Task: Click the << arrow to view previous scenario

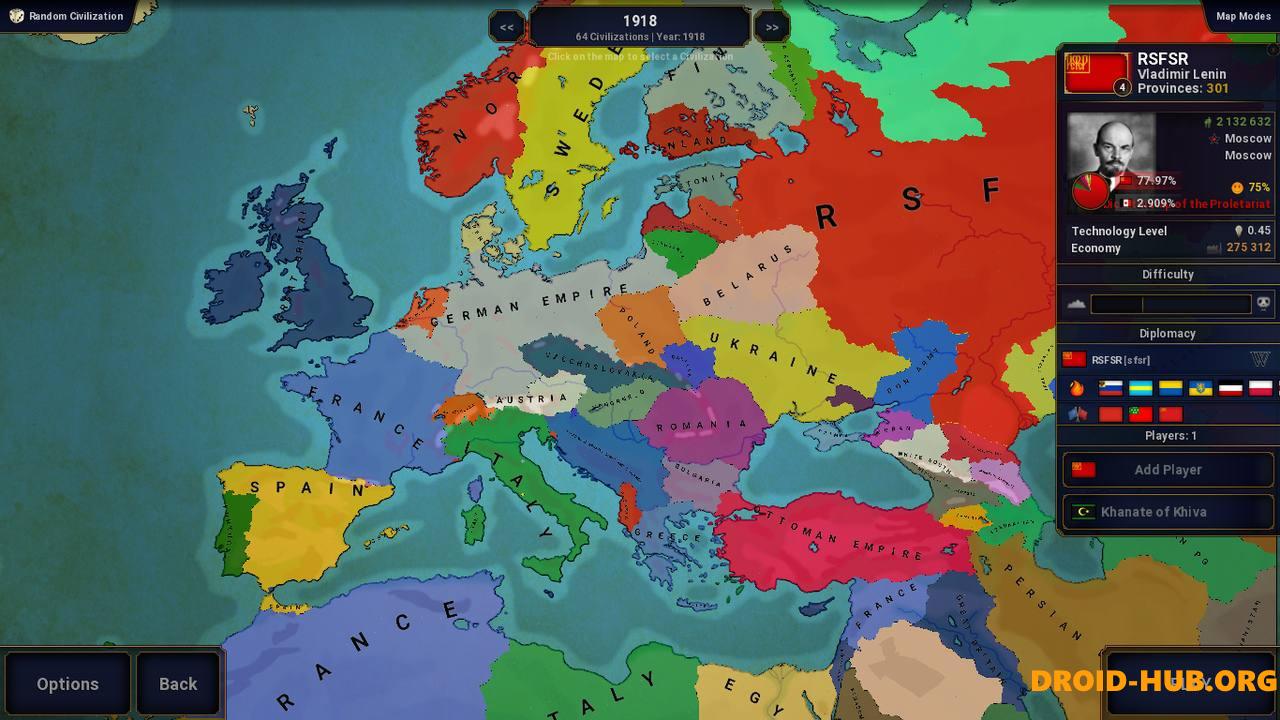Action: point(506,26)
